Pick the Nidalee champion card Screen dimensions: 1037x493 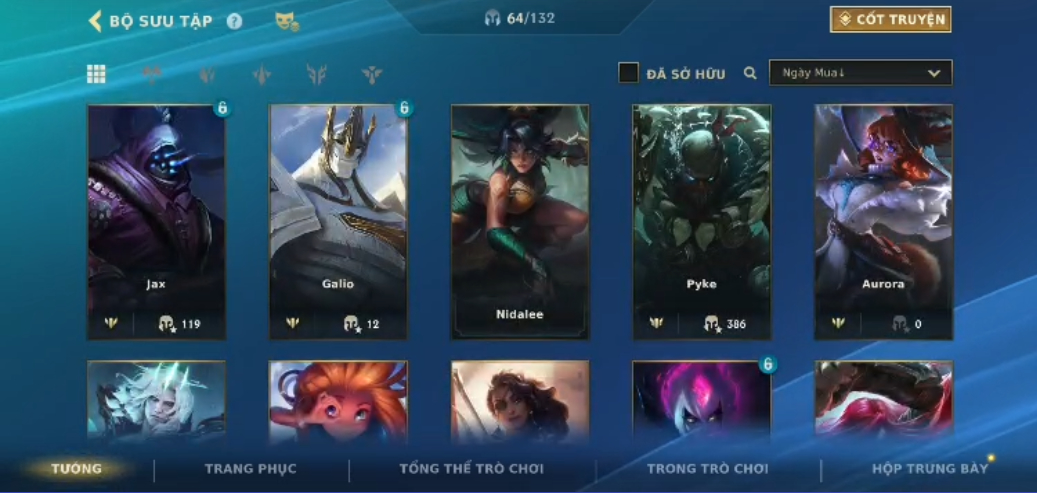point(520,220)
